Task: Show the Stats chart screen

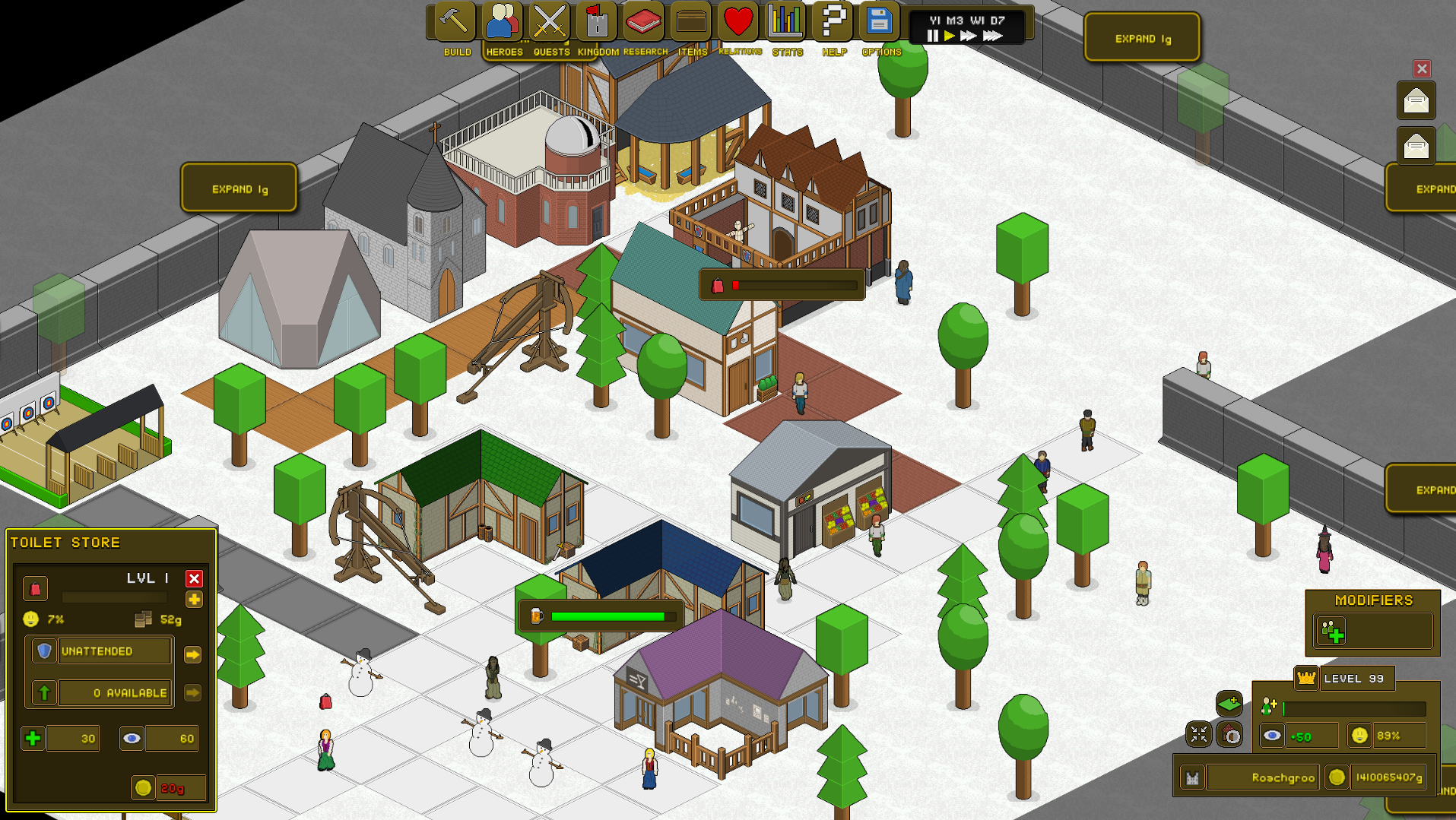Action: click(785, 23)
